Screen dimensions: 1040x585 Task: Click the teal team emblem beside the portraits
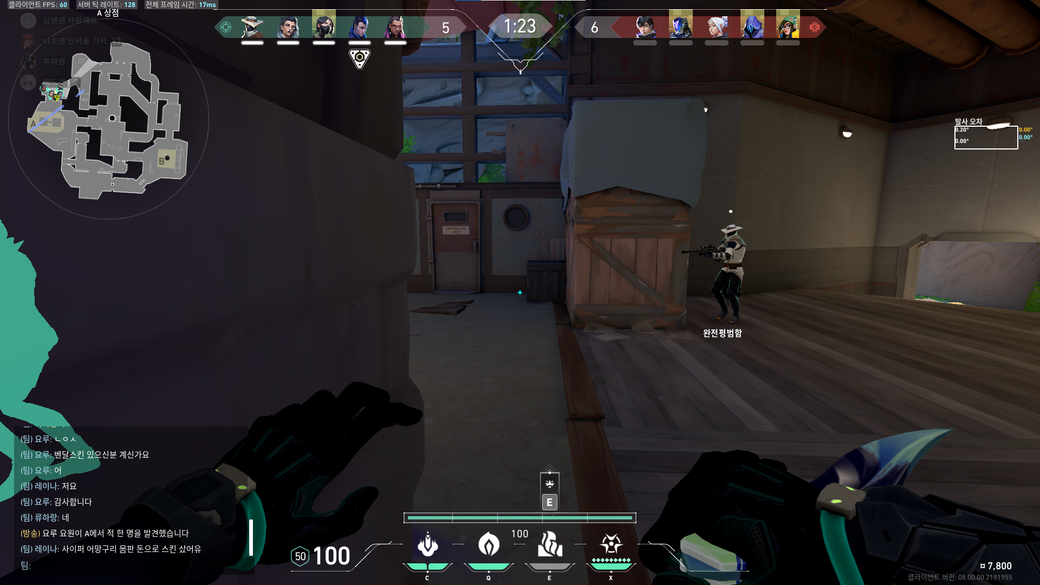point(226,27)
